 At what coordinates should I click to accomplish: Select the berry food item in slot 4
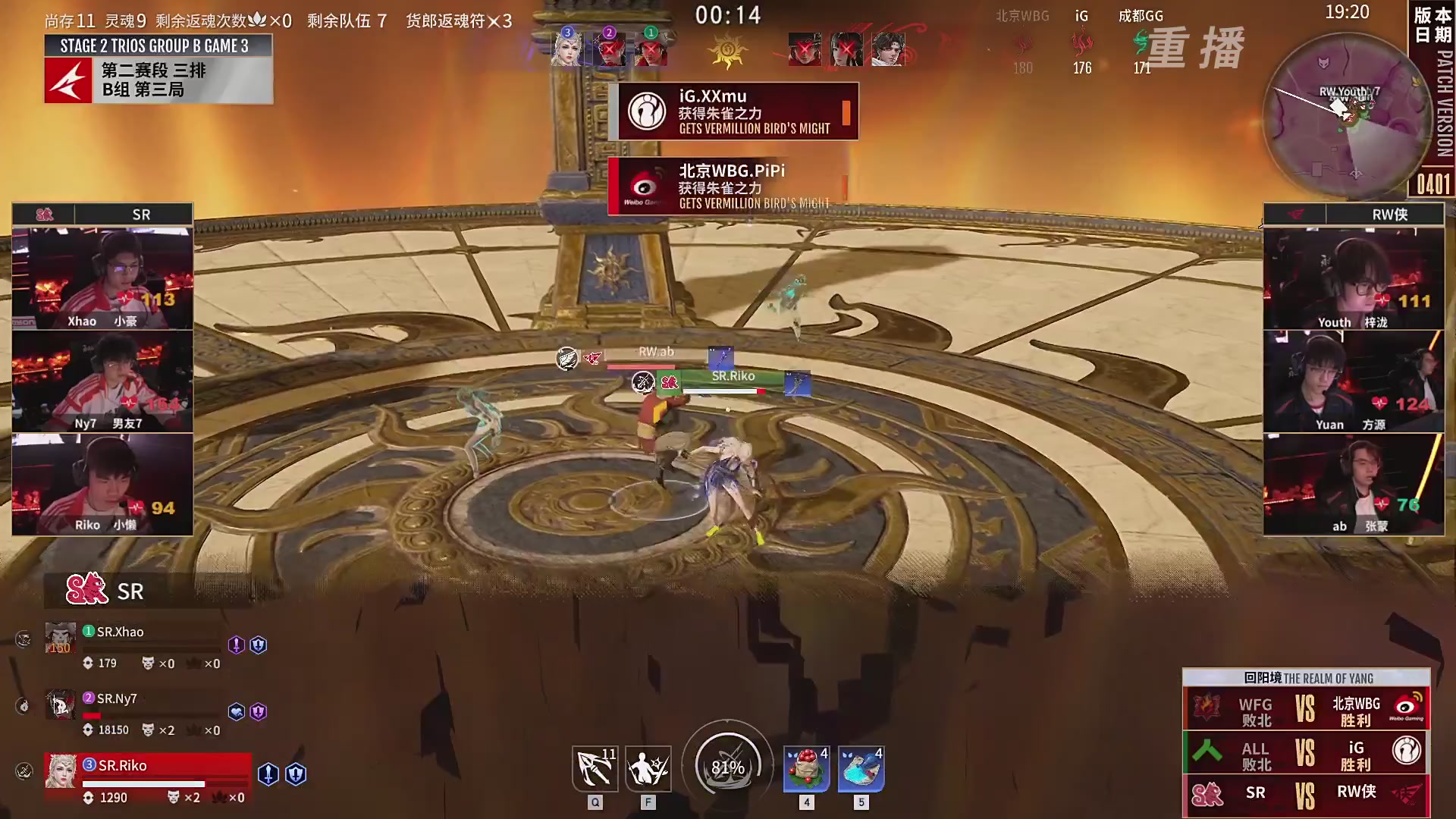point(806,768)
